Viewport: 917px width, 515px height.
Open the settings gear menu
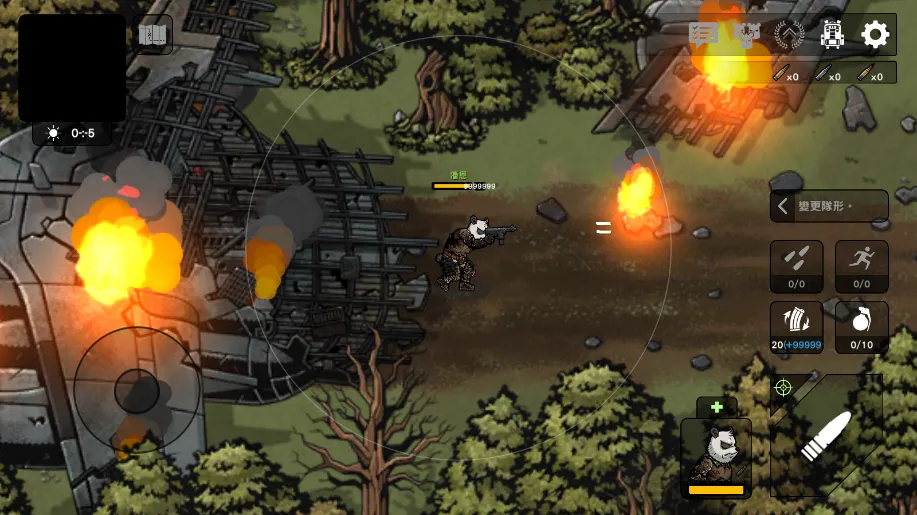(875, 35)
